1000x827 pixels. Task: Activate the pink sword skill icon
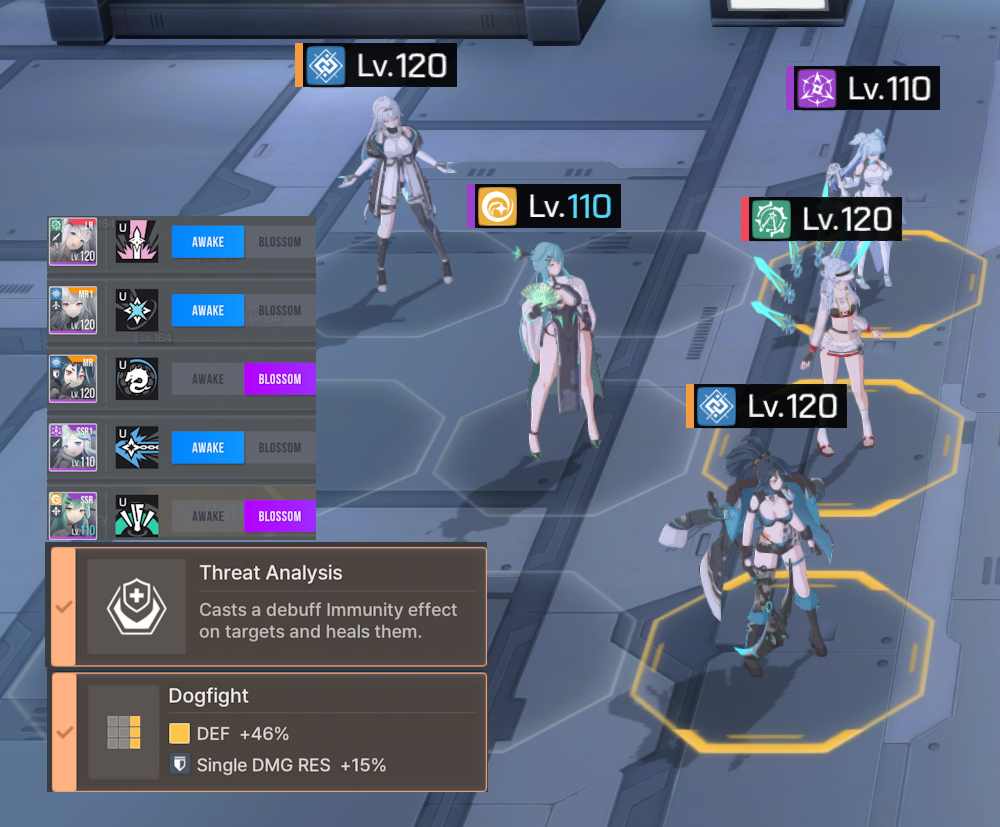click(x=137, y=242)
